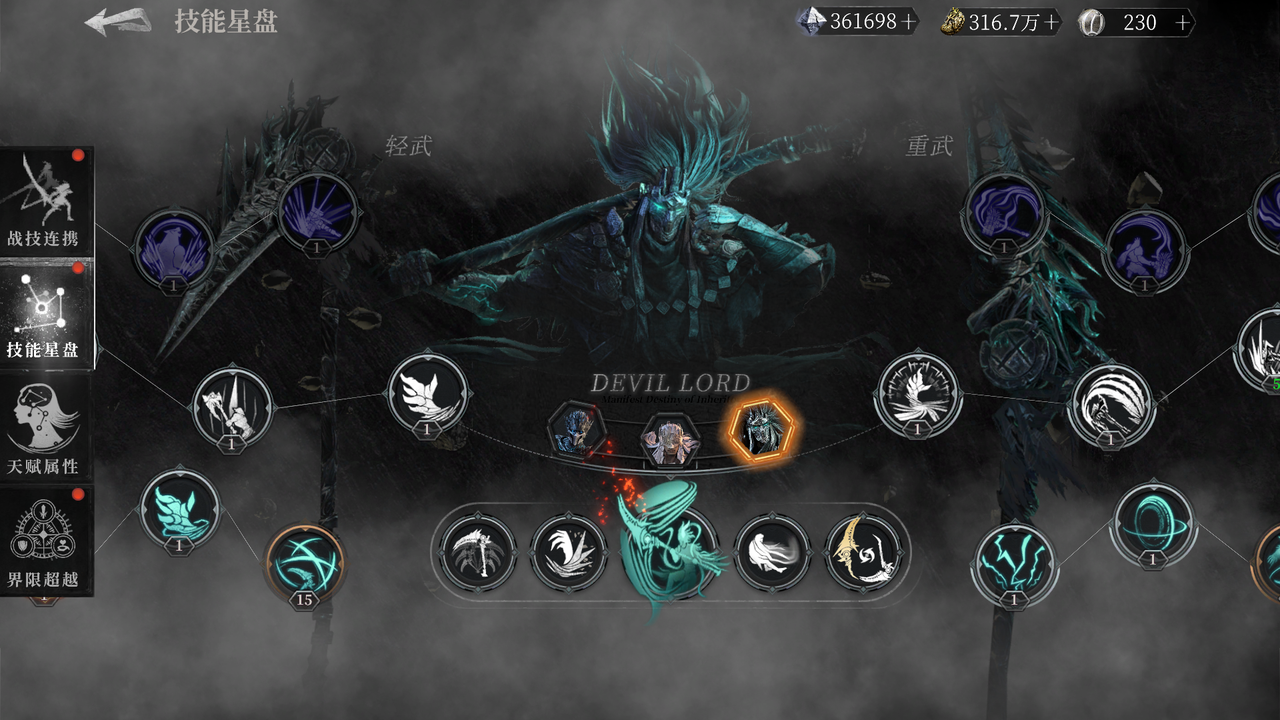Viewport: 1280px width, 720px height.
Task: Add gold nuggets via the plus button
Action: coord(1051,22)
